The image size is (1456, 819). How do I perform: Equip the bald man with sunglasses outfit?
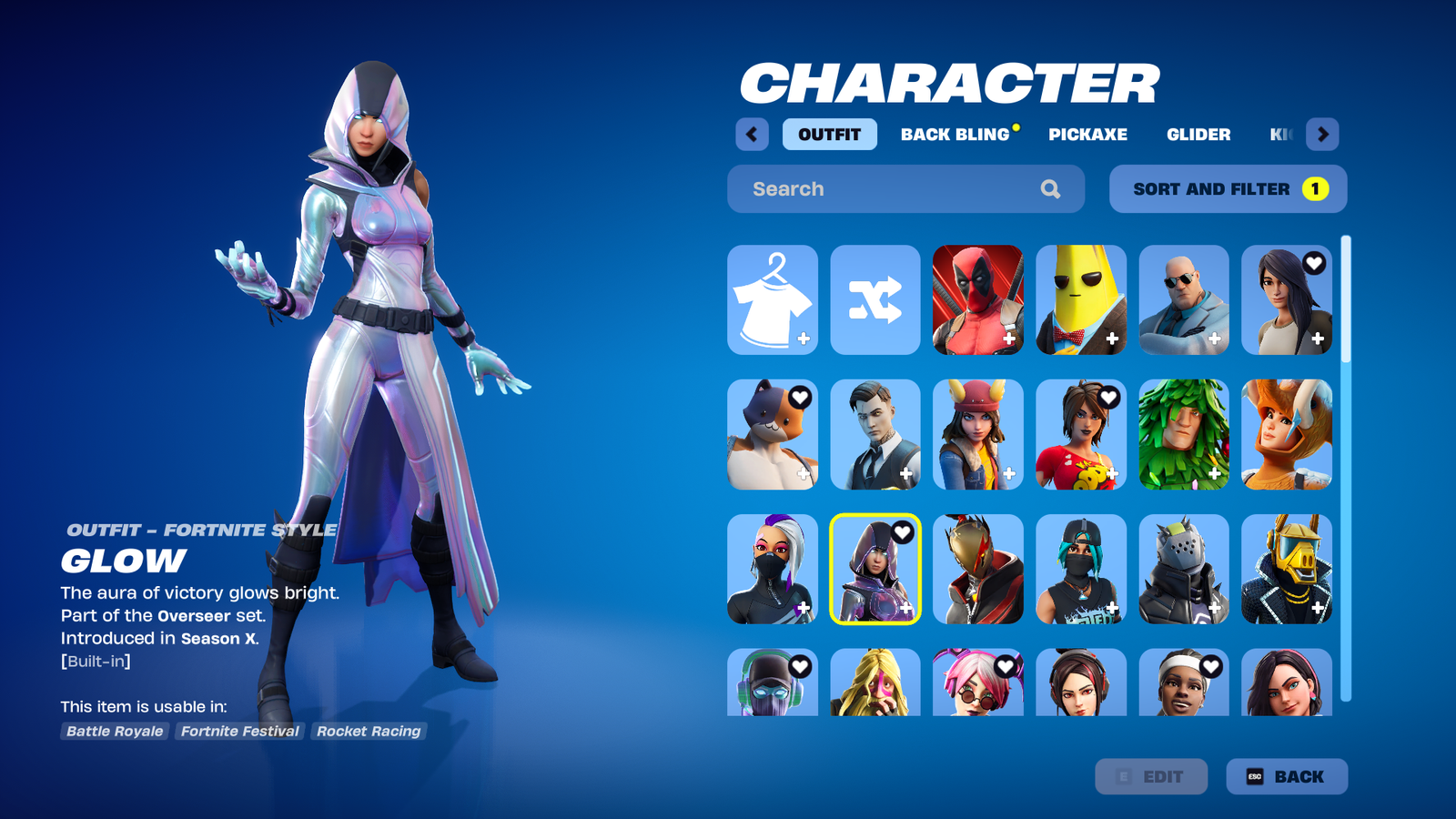click(1184, 299)
